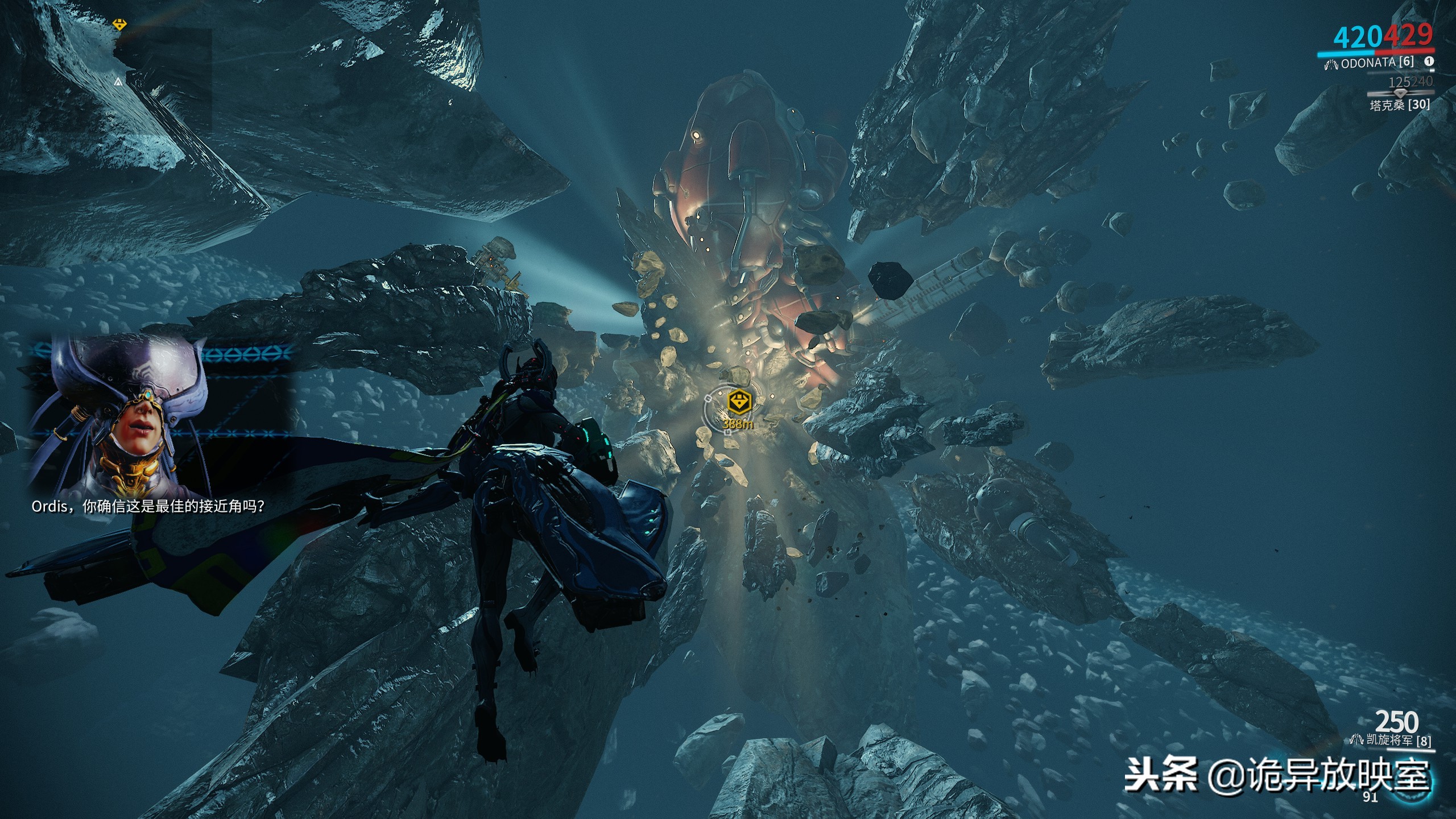Image resolution: width=1456 pixels, height=819 pixels.
Task: Click the yellow objective waypoint showing 388m
Action: click(739, 403)
